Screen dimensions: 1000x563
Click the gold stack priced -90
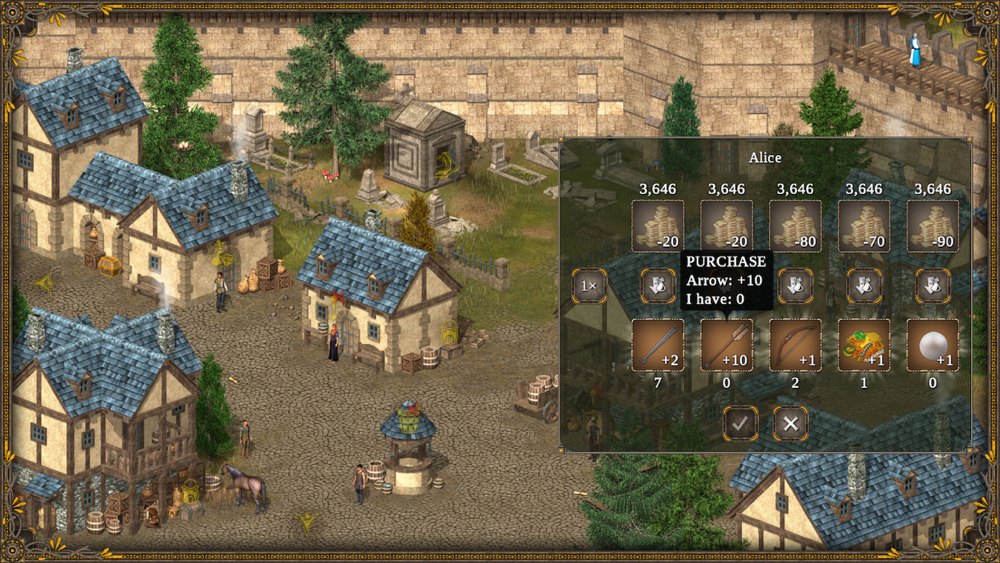click(933, 226)
